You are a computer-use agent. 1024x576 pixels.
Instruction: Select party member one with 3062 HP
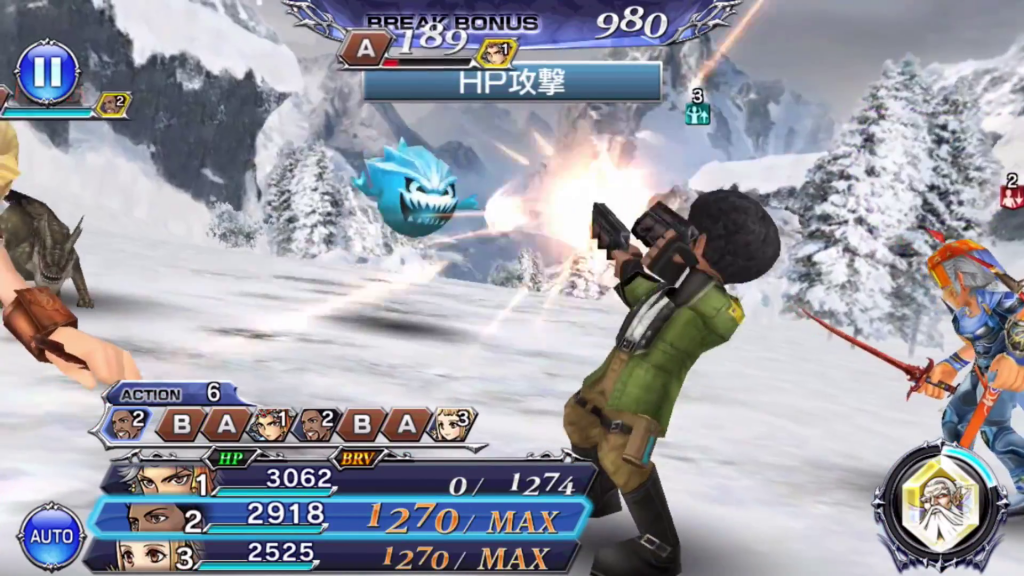[340, 482]
